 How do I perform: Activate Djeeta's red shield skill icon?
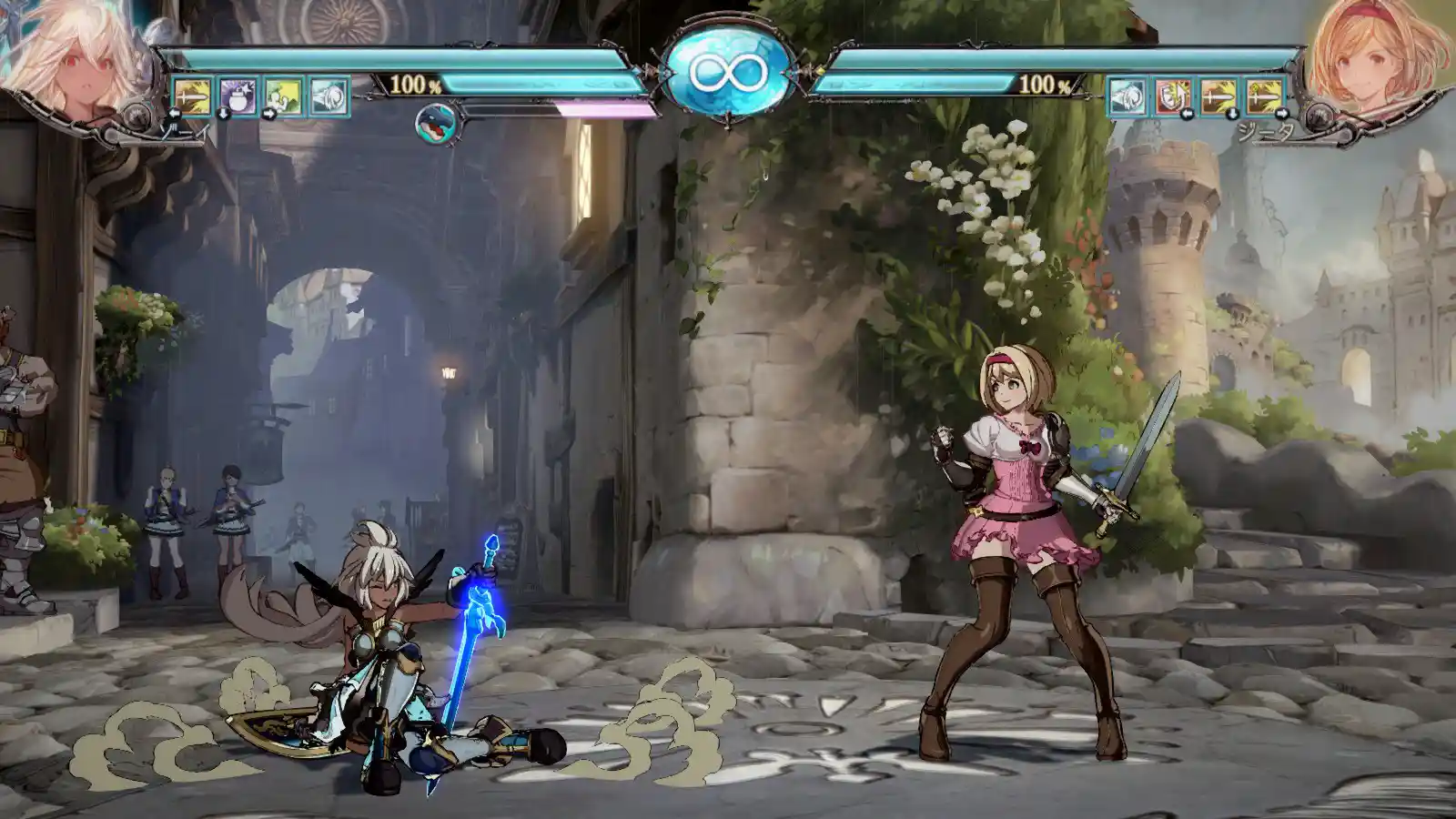coord(1173,96)
